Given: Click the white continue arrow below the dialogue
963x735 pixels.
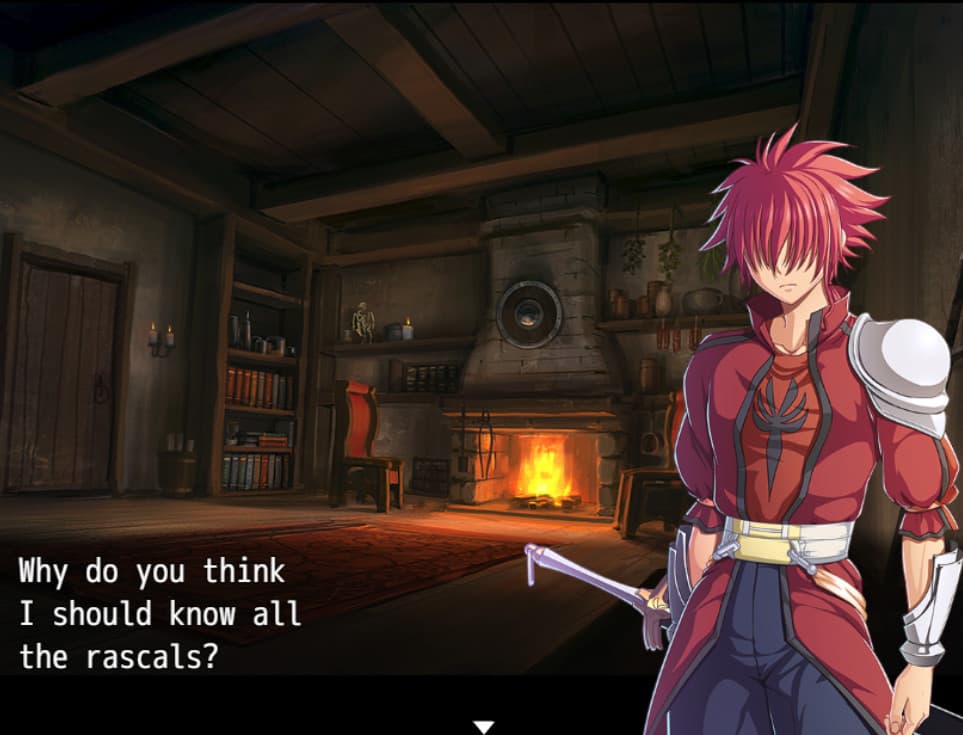Looking at the screenshot, I should (x=484, y=726).
